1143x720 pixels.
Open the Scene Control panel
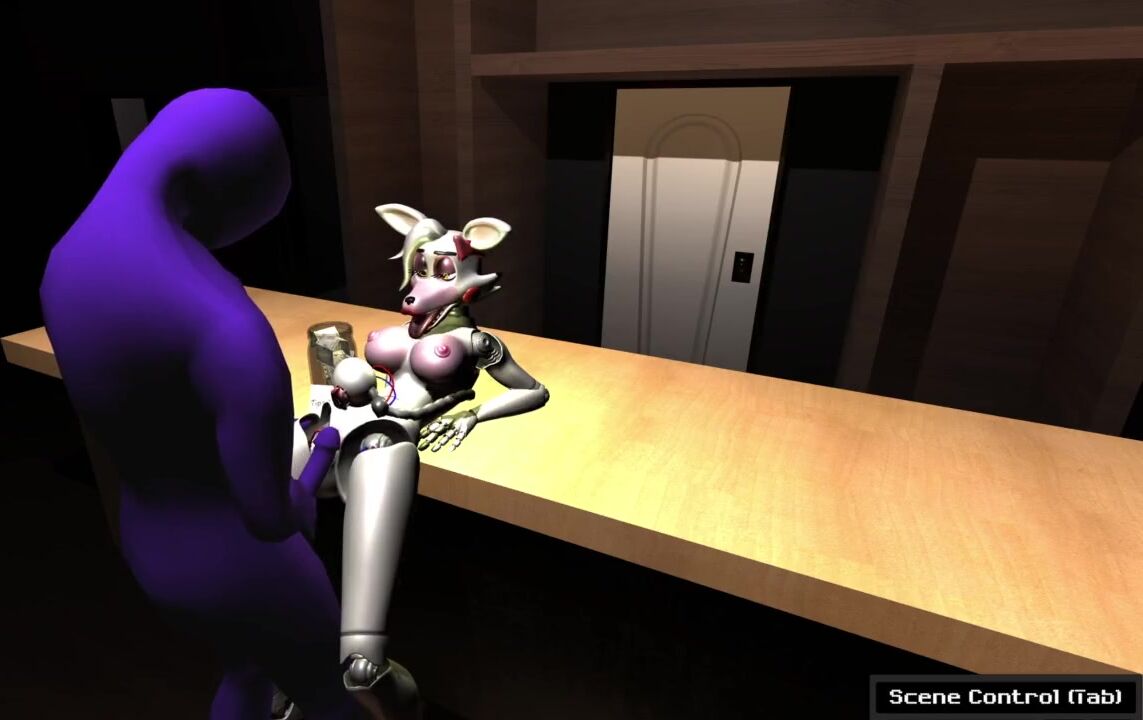[1005, 697]
